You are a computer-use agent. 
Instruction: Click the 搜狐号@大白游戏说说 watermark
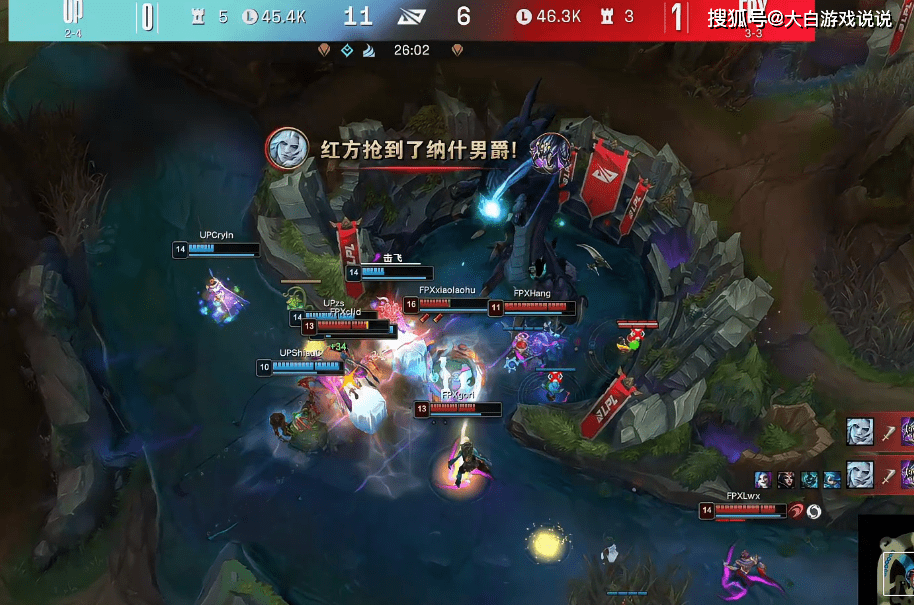798,18
